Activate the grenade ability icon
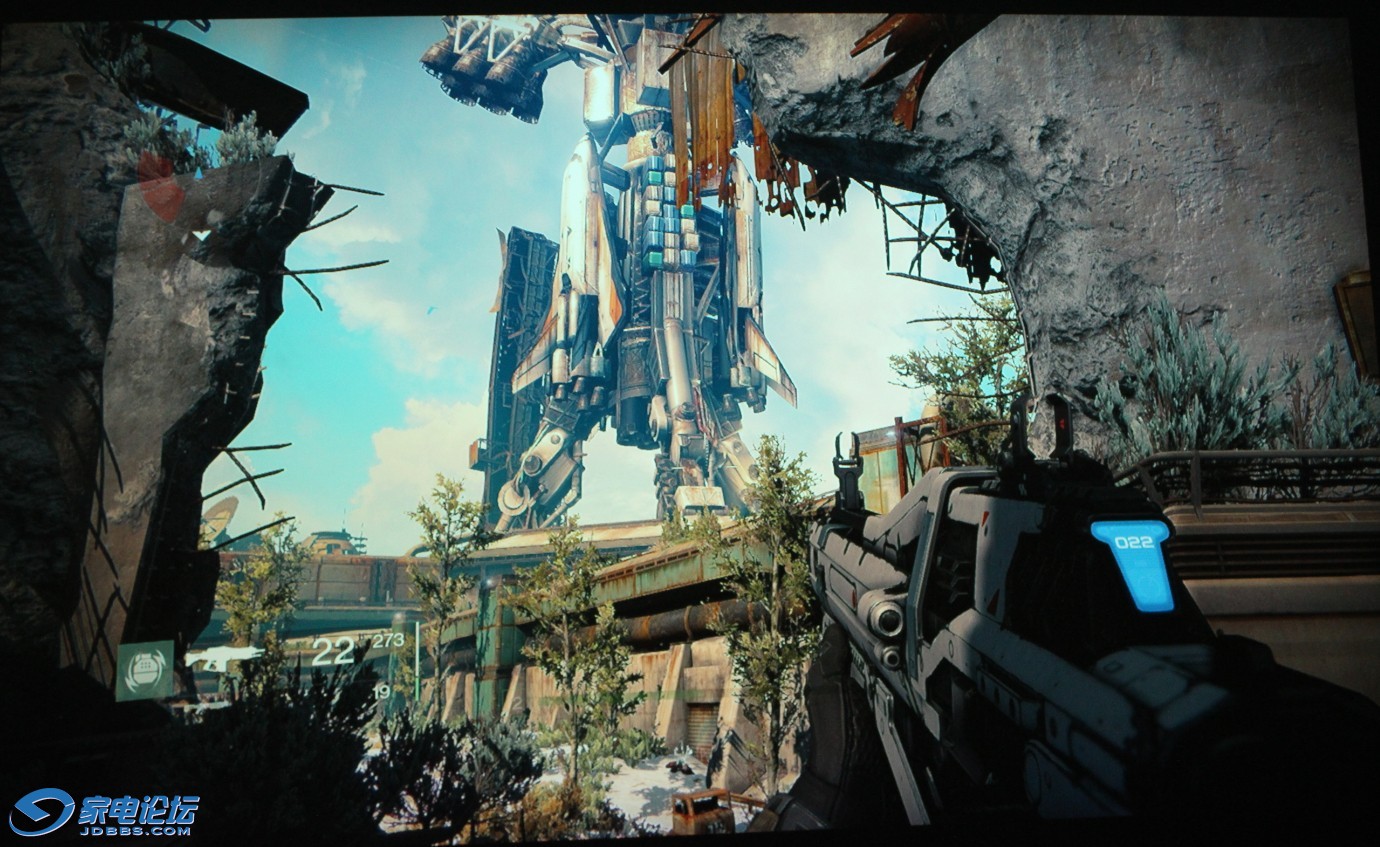Image resolution: width=1380 pixels, height=847 pixels. 144,670
